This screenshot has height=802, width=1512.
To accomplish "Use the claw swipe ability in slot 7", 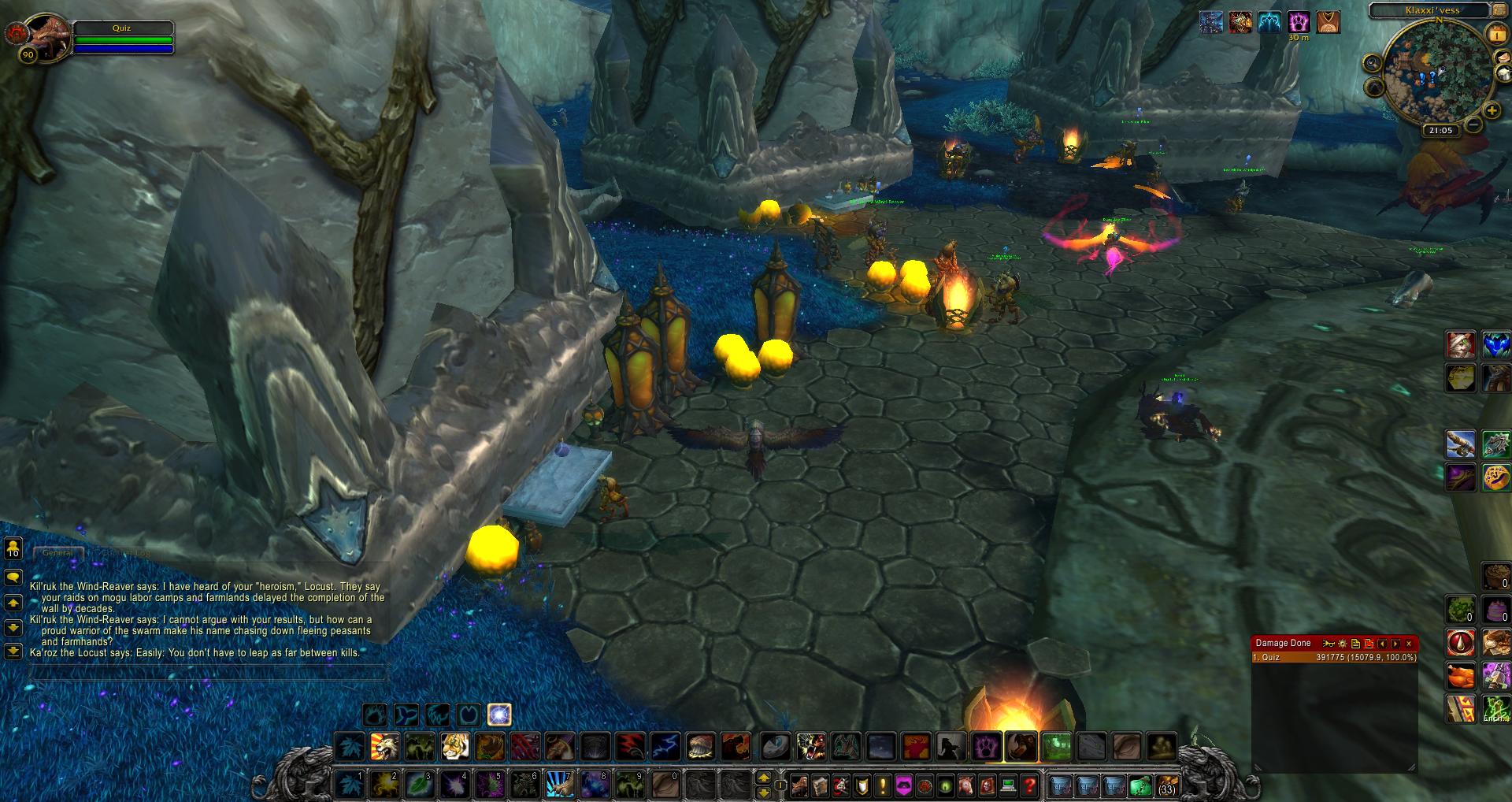I will click(558, 785).
